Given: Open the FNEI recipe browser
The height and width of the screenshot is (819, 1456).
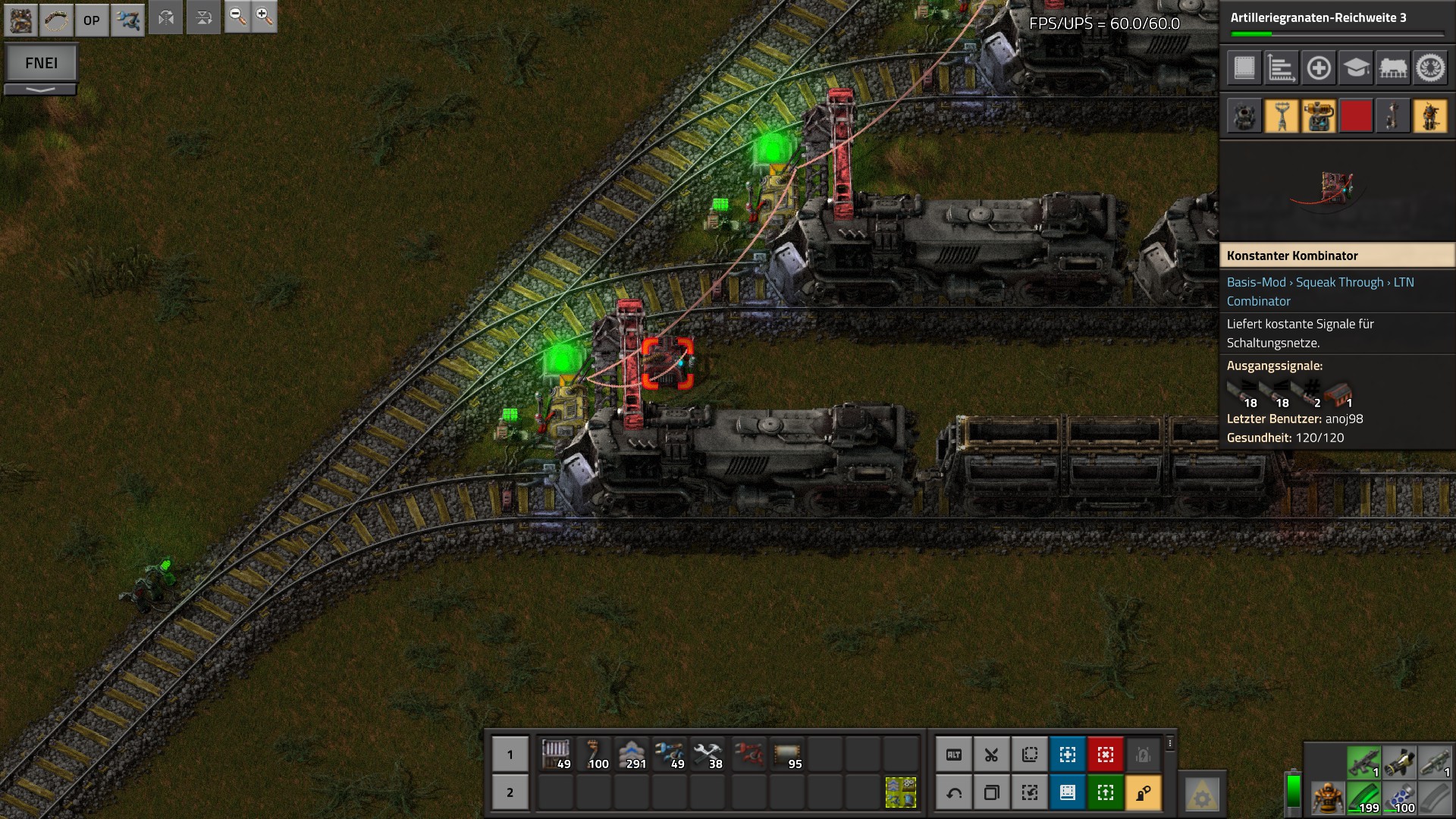Looking at the screenshot, I should 41,63.
